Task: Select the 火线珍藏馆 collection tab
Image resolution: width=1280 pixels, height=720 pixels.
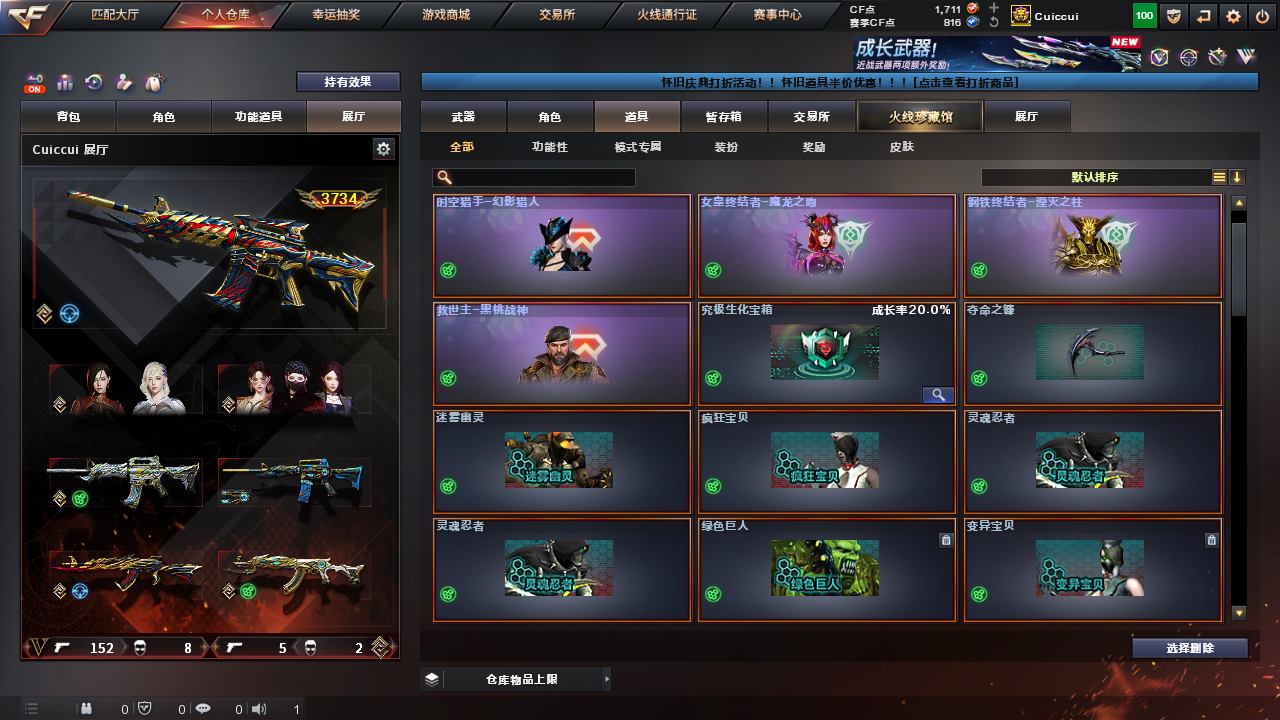Action: point(920,117)
